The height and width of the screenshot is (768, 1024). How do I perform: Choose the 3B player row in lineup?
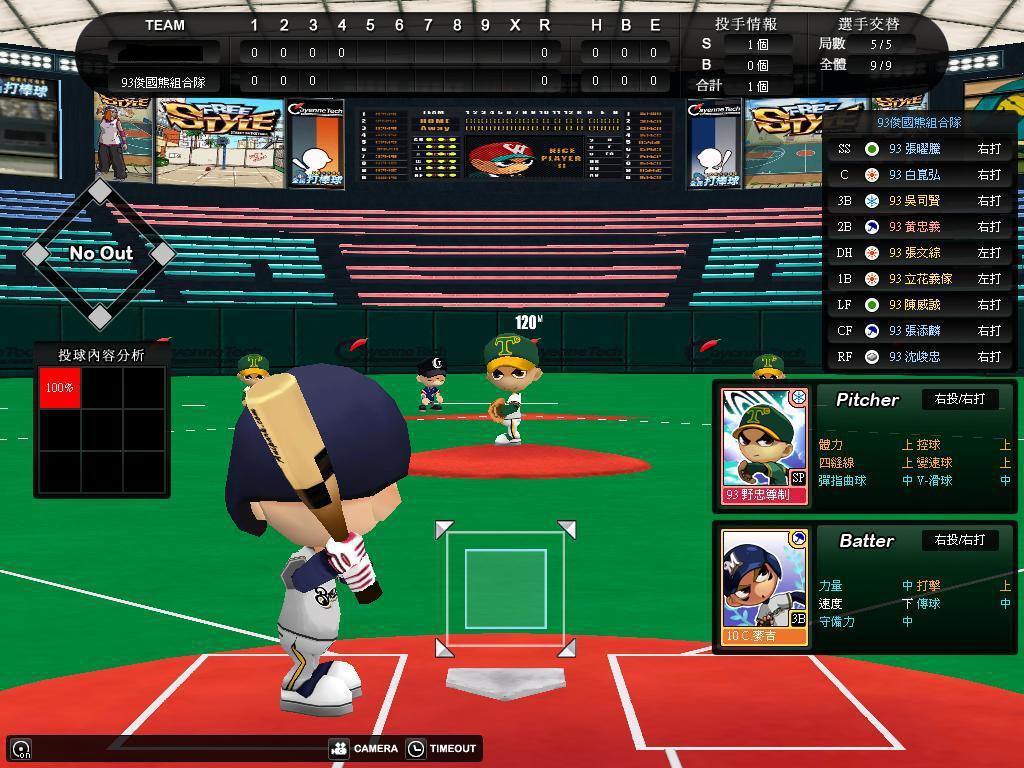(x=920, y=200)
